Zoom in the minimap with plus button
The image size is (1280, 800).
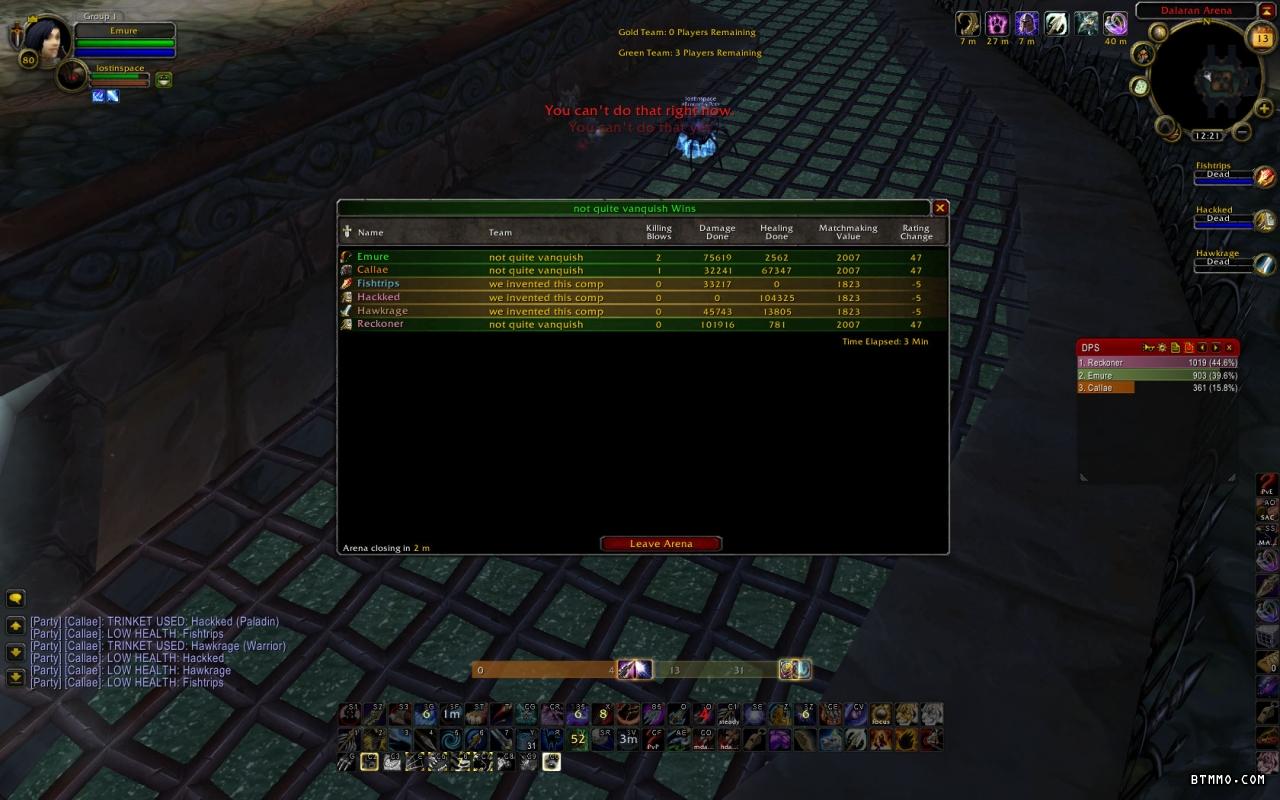(x=1264, y=109)
